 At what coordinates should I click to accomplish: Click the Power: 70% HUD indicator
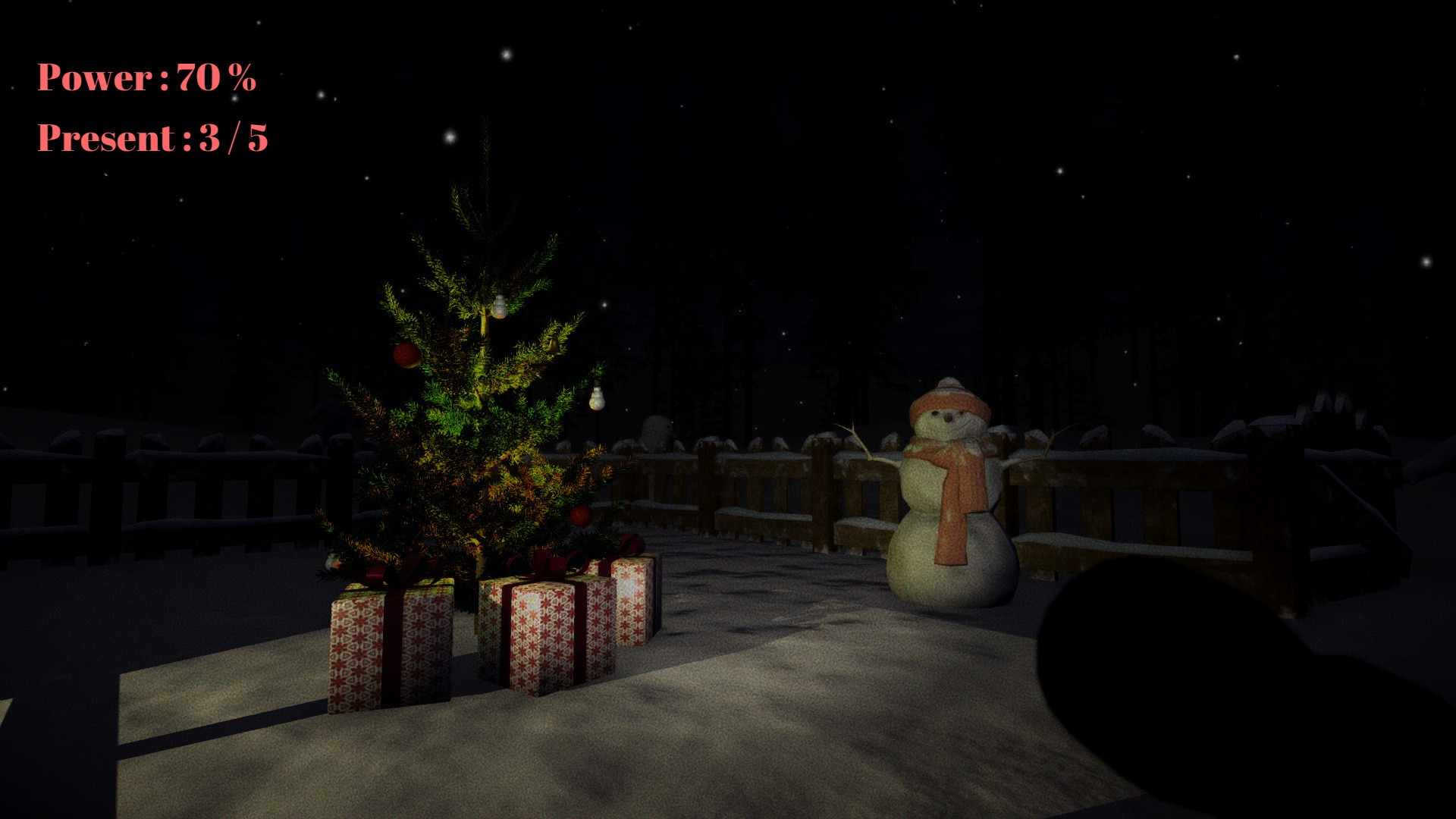click(x=146, y=76)
